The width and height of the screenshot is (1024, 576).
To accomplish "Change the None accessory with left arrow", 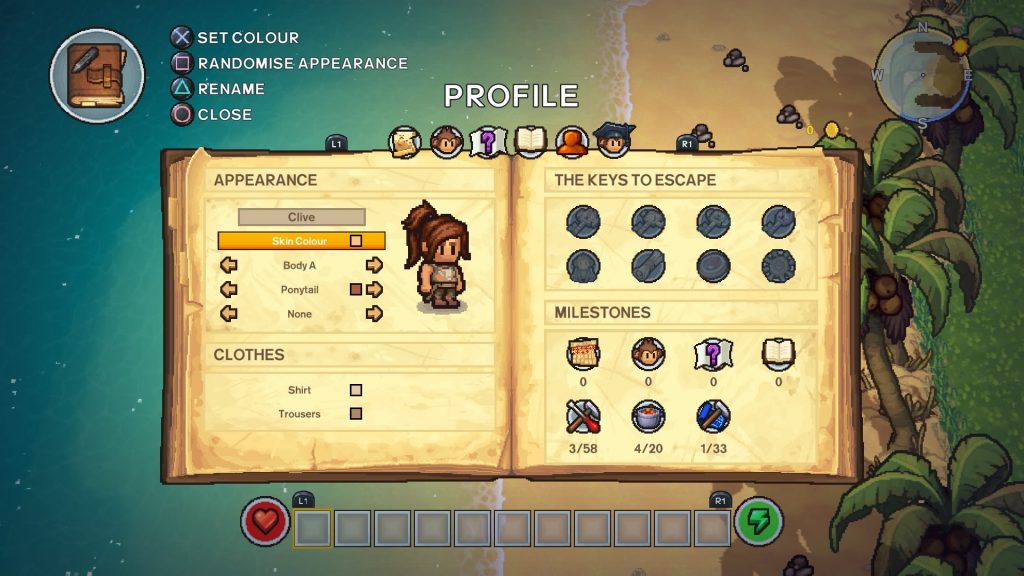I will click(x=229, y=314).
